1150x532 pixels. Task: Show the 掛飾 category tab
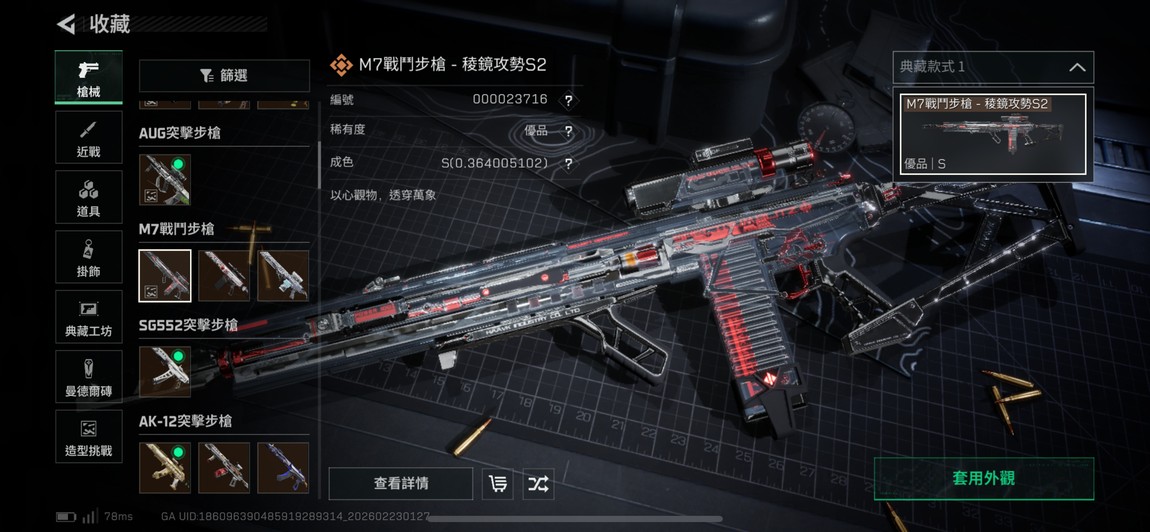coord(88,257)
